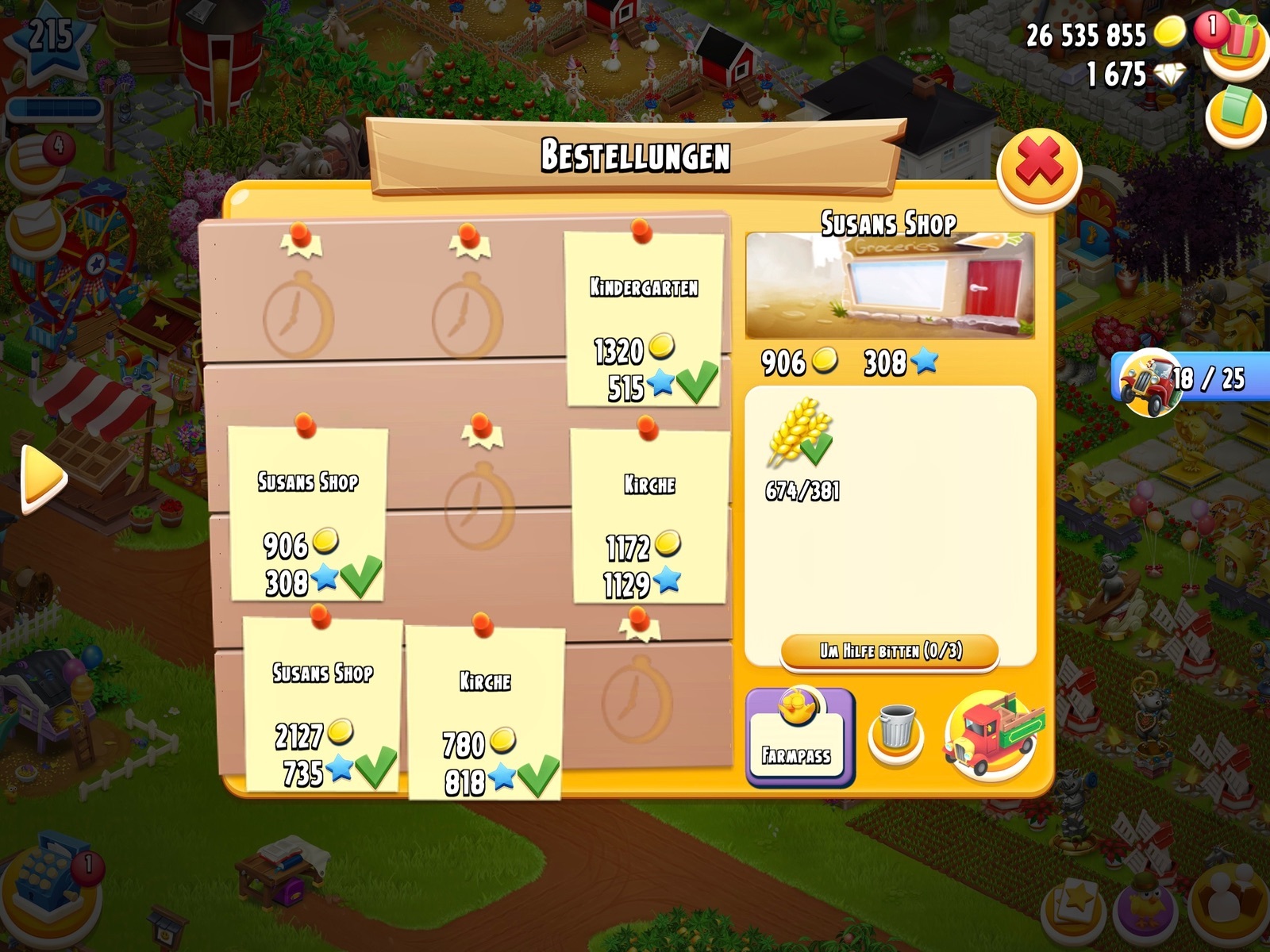The image size is (1270, 952).
Task: Click the level 215 star badge
Action: (49, 44)
